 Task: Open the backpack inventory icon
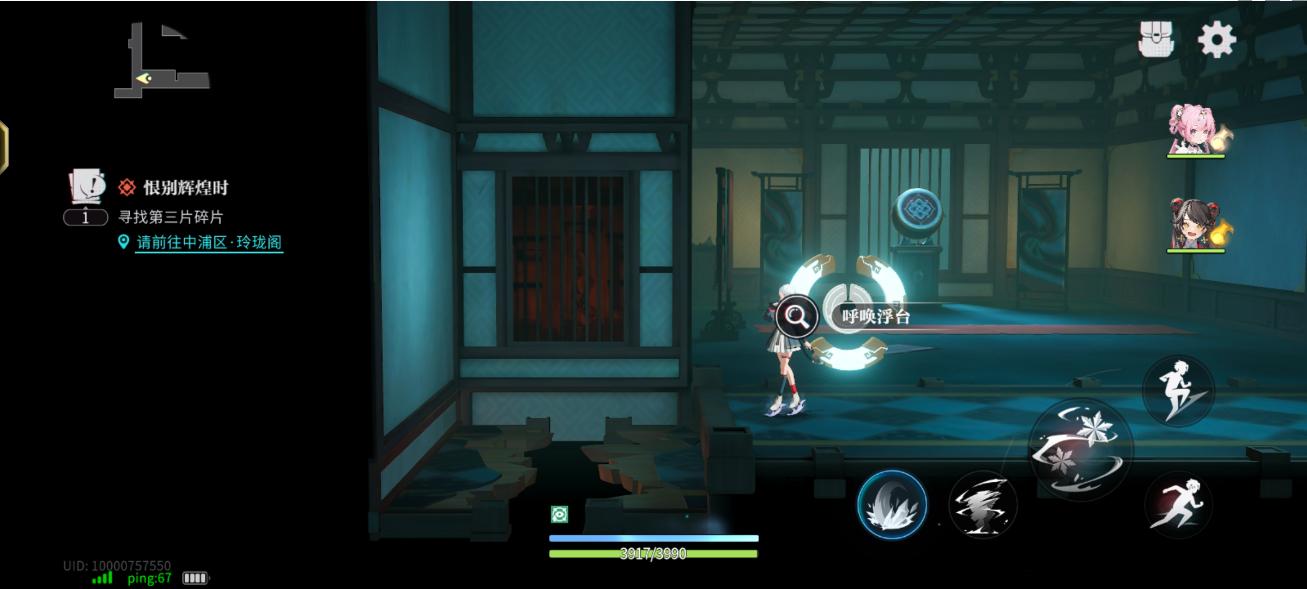pyautogui.click(x=1156, y=40)
